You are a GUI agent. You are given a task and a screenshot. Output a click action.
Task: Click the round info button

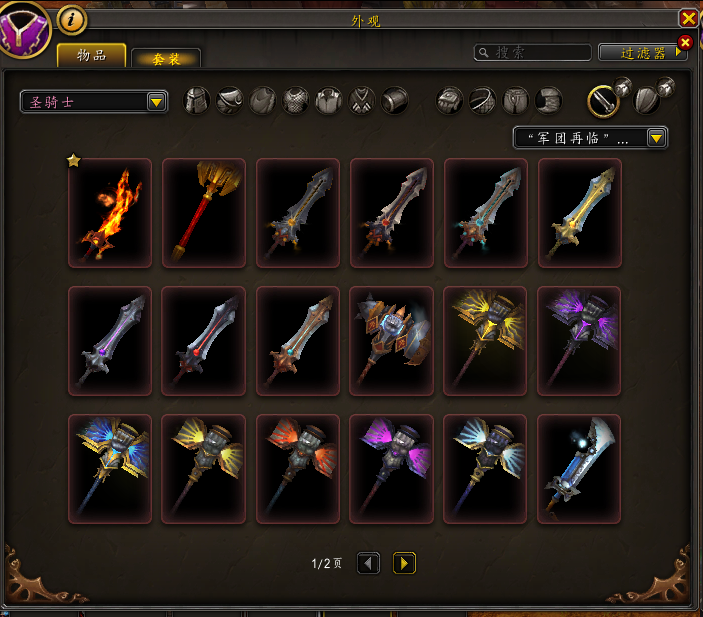pyautogui.click(x=72, y=19)
